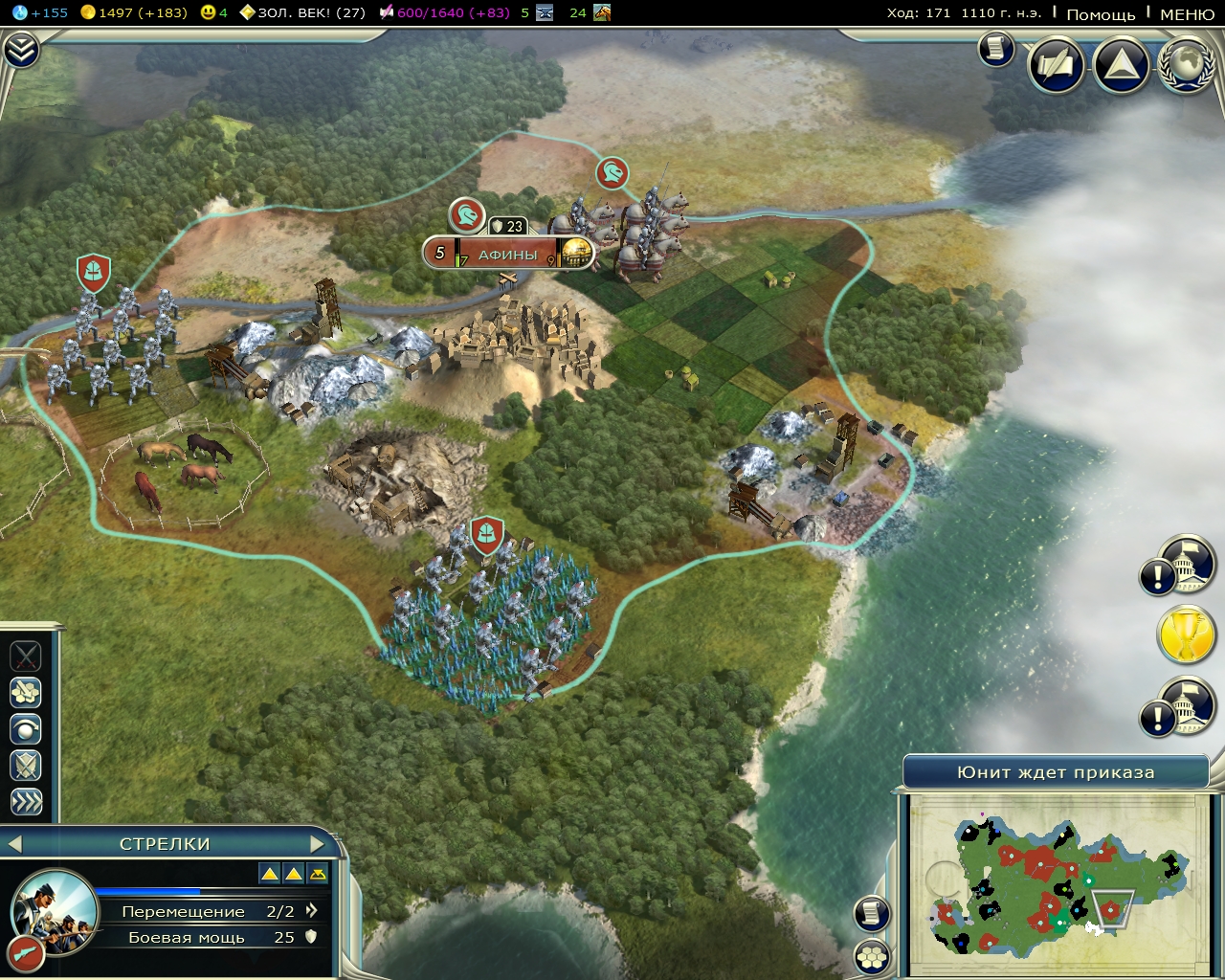The height and width of the screenshot is (980, 1225).
Task: Click the happiness smiley counter
Action: pyautogui.click(x=212, y=13)
